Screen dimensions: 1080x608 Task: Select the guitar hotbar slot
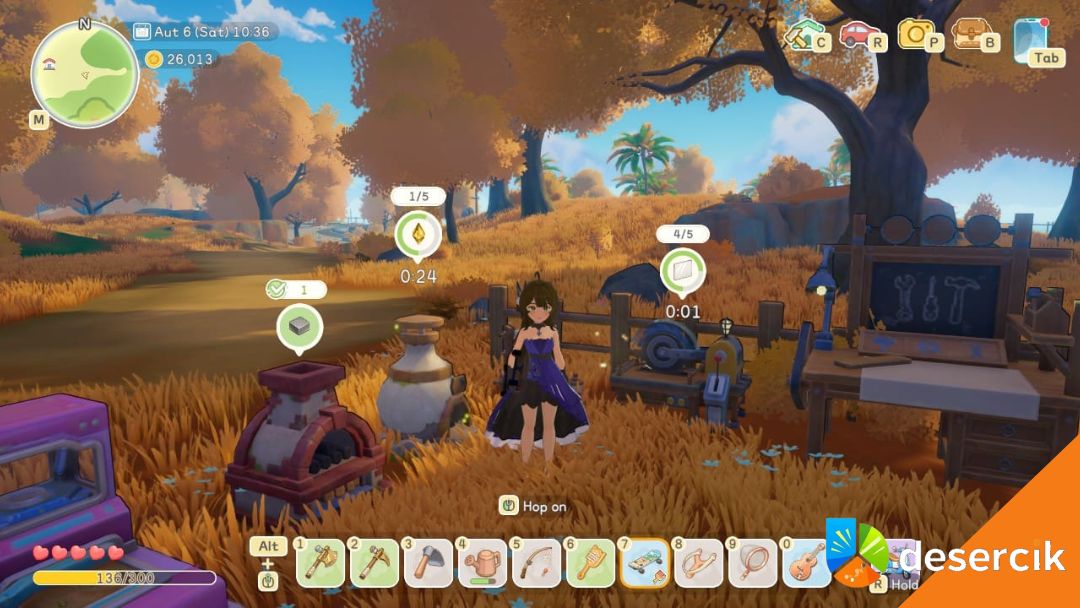807,563
